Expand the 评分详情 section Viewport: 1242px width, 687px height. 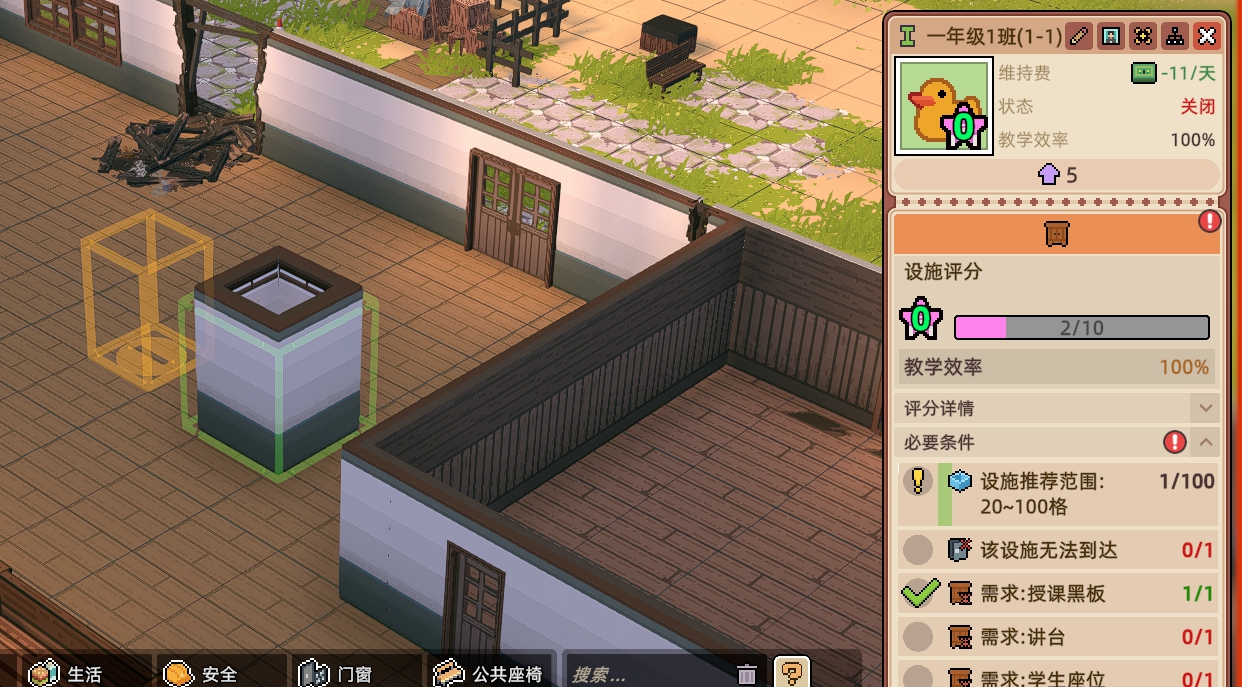1205,408
